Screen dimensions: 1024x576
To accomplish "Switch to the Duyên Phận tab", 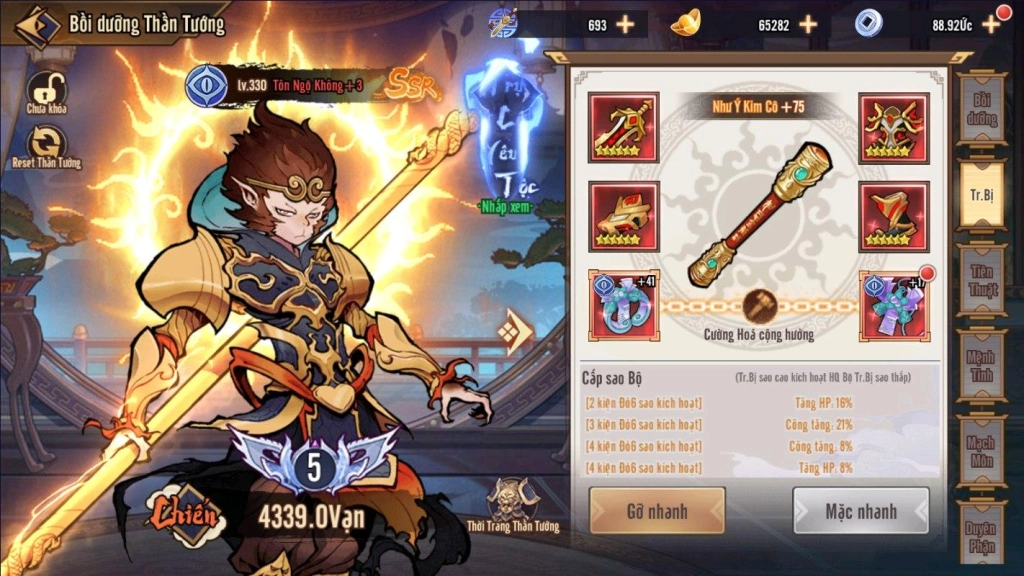I will pyautogui.click(x=981, y=533).
